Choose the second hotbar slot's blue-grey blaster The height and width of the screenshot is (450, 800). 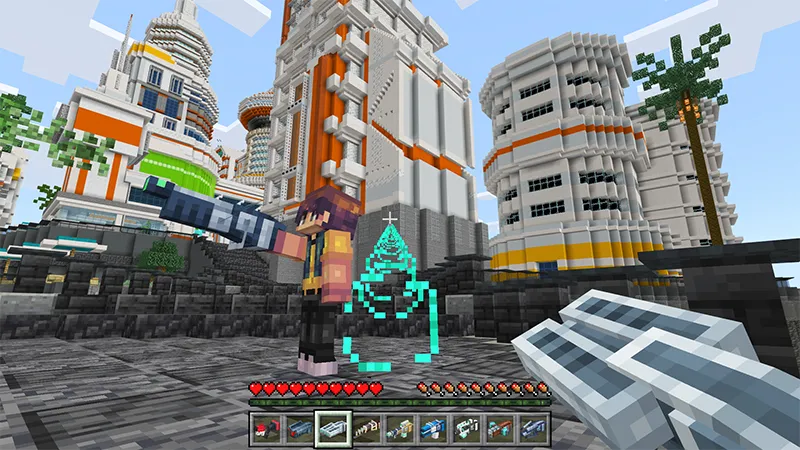tap(299, 429)
